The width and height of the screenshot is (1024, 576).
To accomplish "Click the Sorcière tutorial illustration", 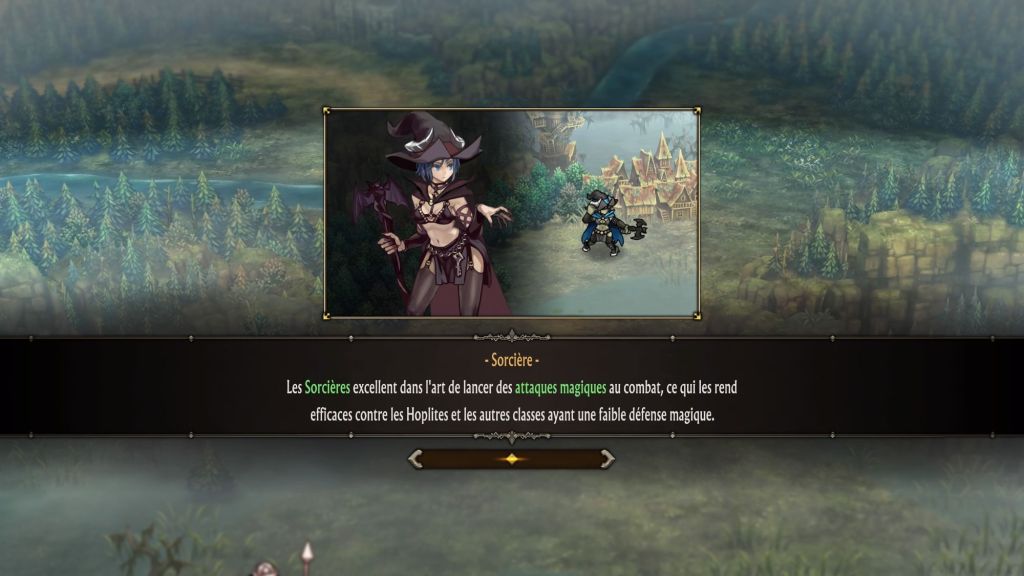I will tap(511, 213).
